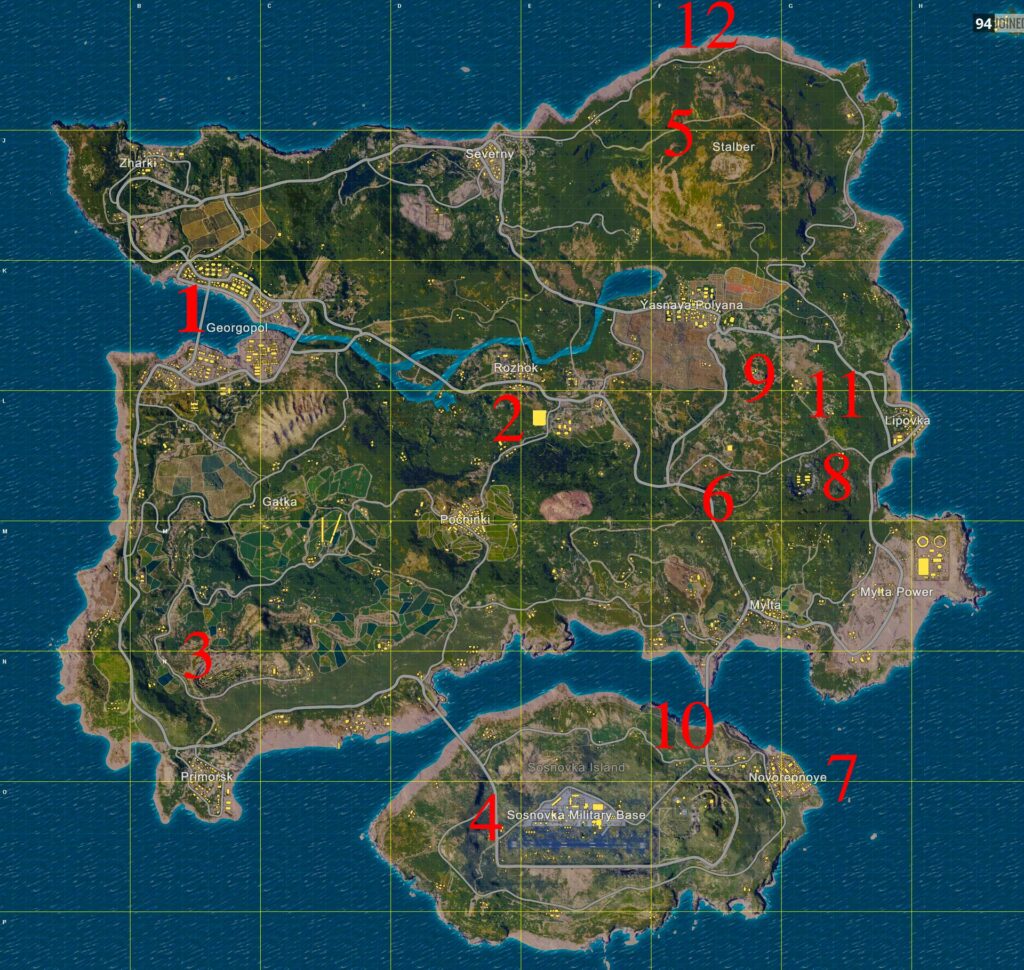1024x970 pixels.
Task: Click the red number 2 marker
Action: click(508, 421)
